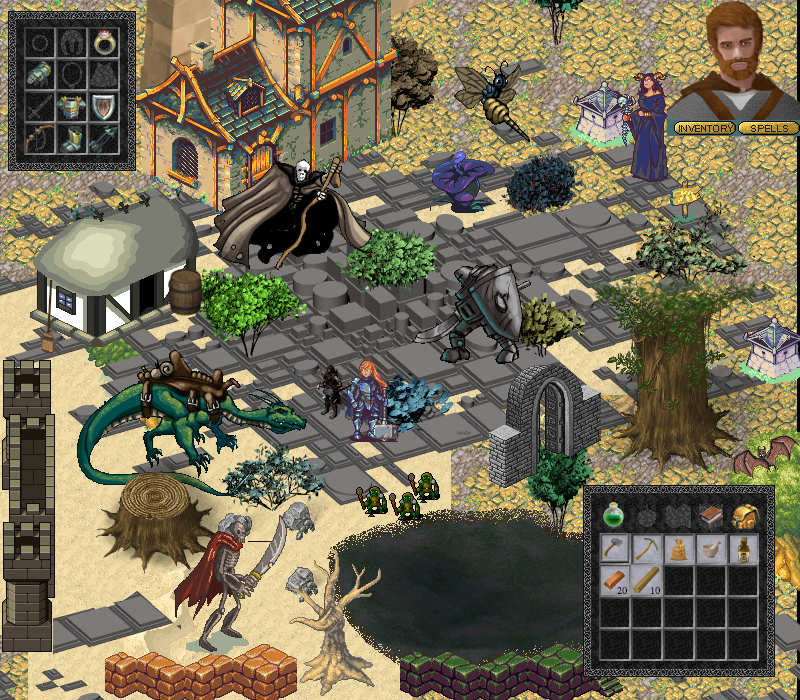The width and height of the screenshot is (800, 700).
Task: Select the equipped gold ring slot
Action: (103, 42)
